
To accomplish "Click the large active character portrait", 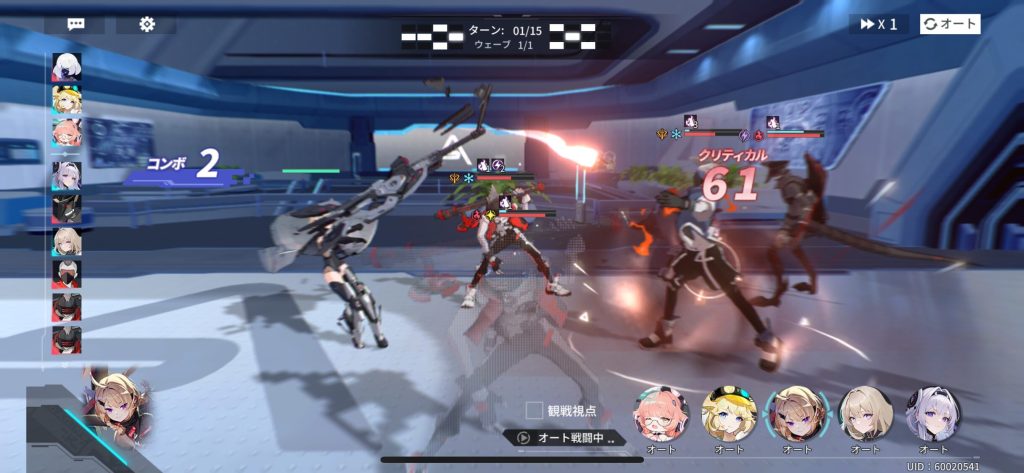I will click(x=112, y=403).
